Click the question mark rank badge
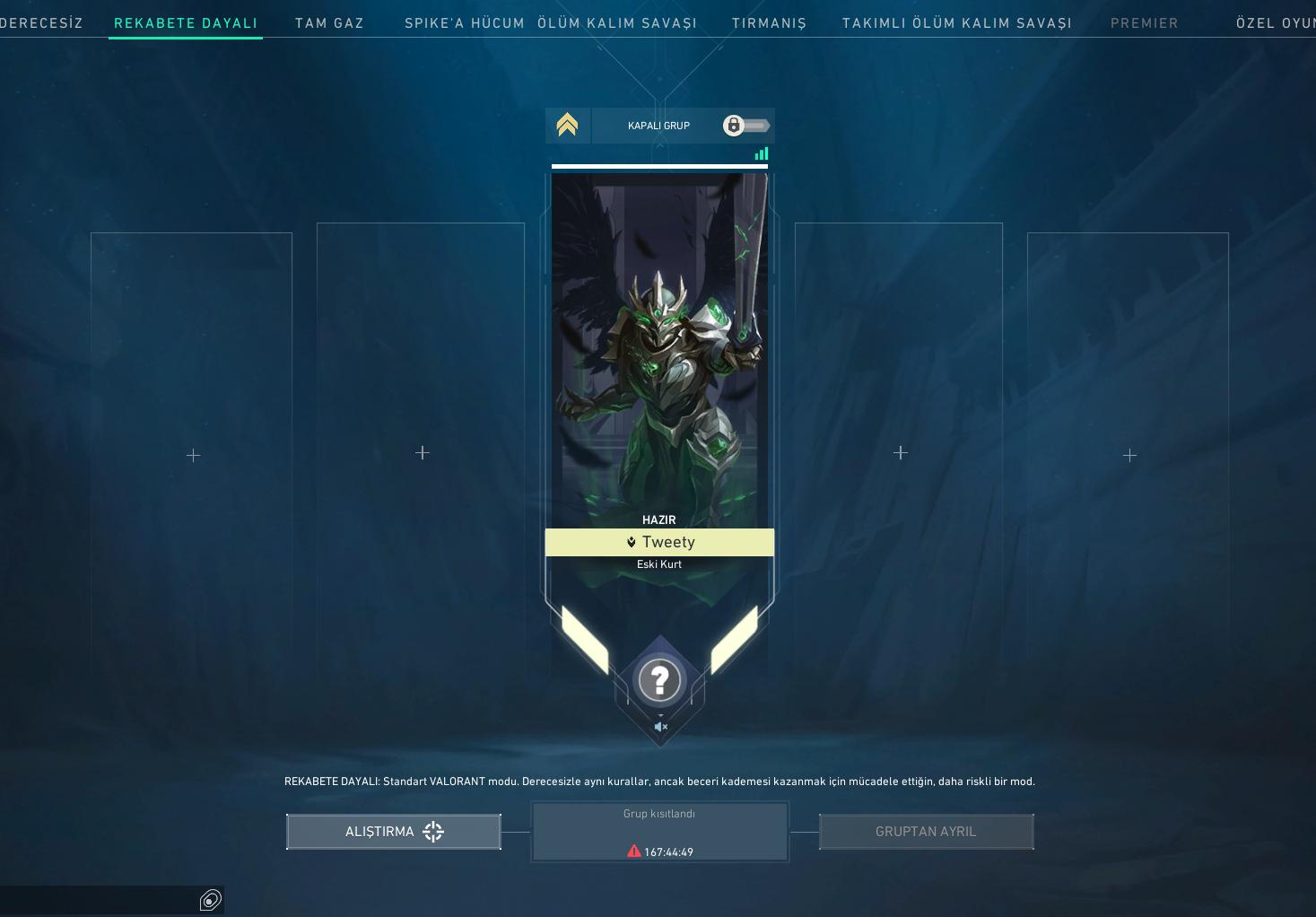1316x917 pixels. pos(659,680)
